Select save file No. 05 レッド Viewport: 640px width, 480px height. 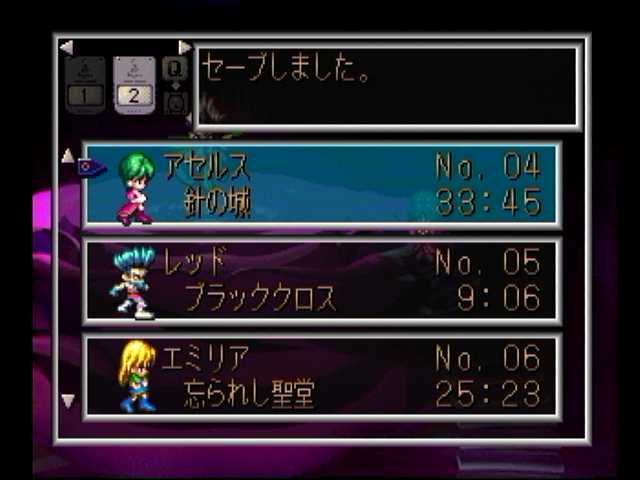[x=320, y=281]
